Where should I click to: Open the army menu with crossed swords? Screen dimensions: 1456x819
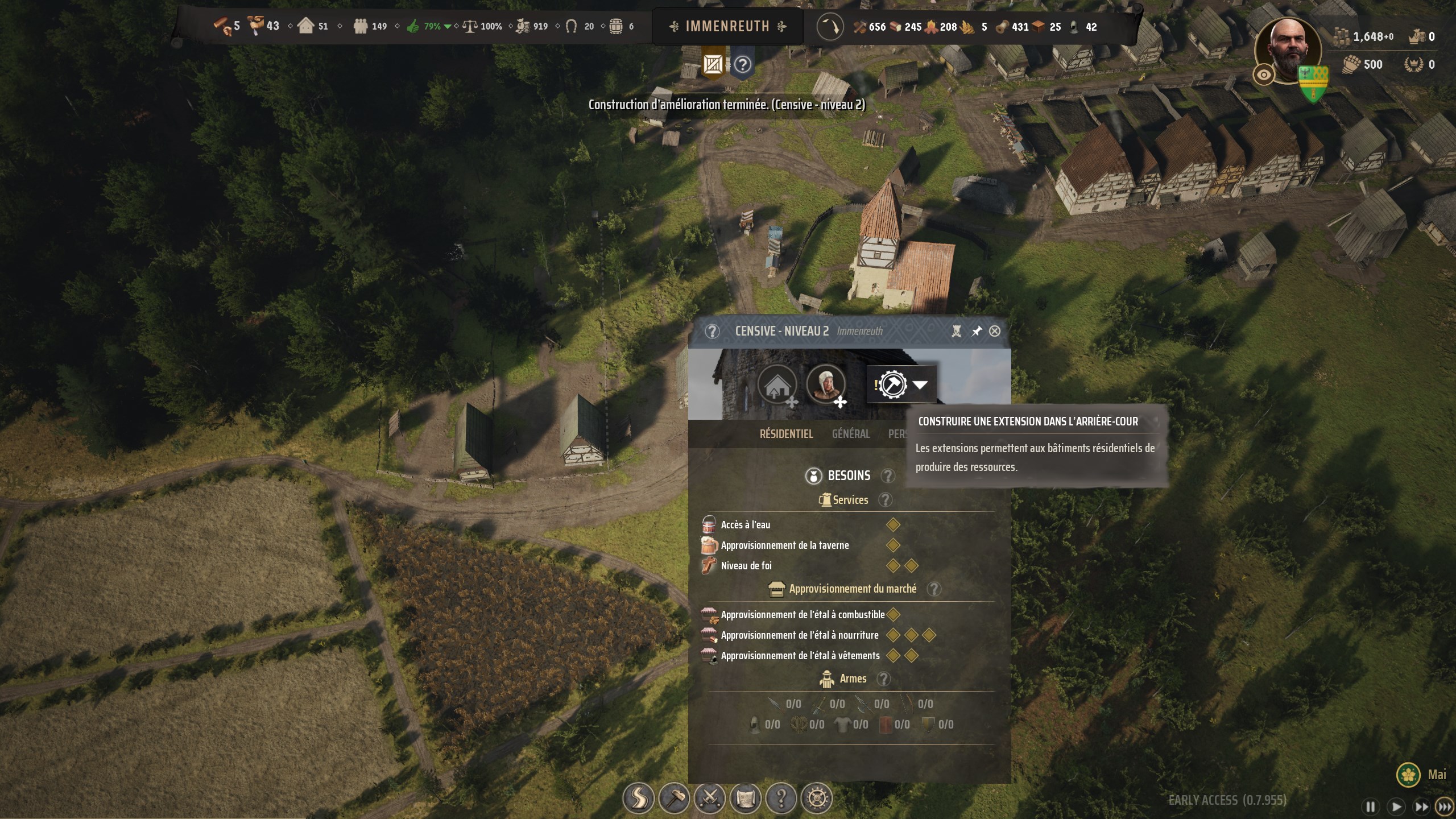click(x=710, y=799)
